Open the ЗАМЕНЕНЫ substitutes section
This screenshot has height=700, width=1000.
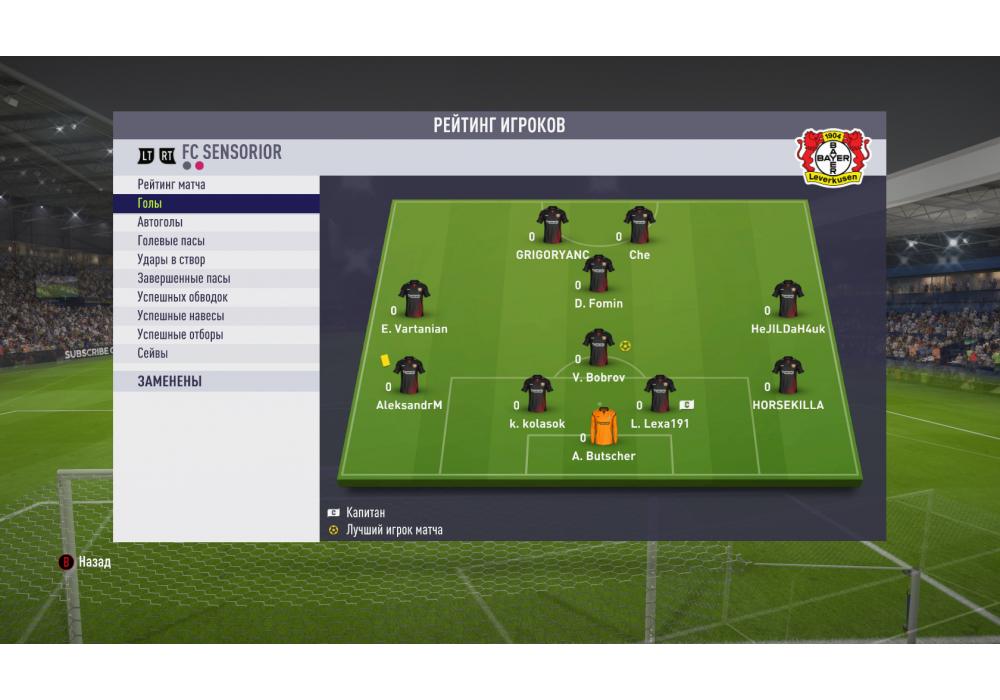(x=216, y=381)
